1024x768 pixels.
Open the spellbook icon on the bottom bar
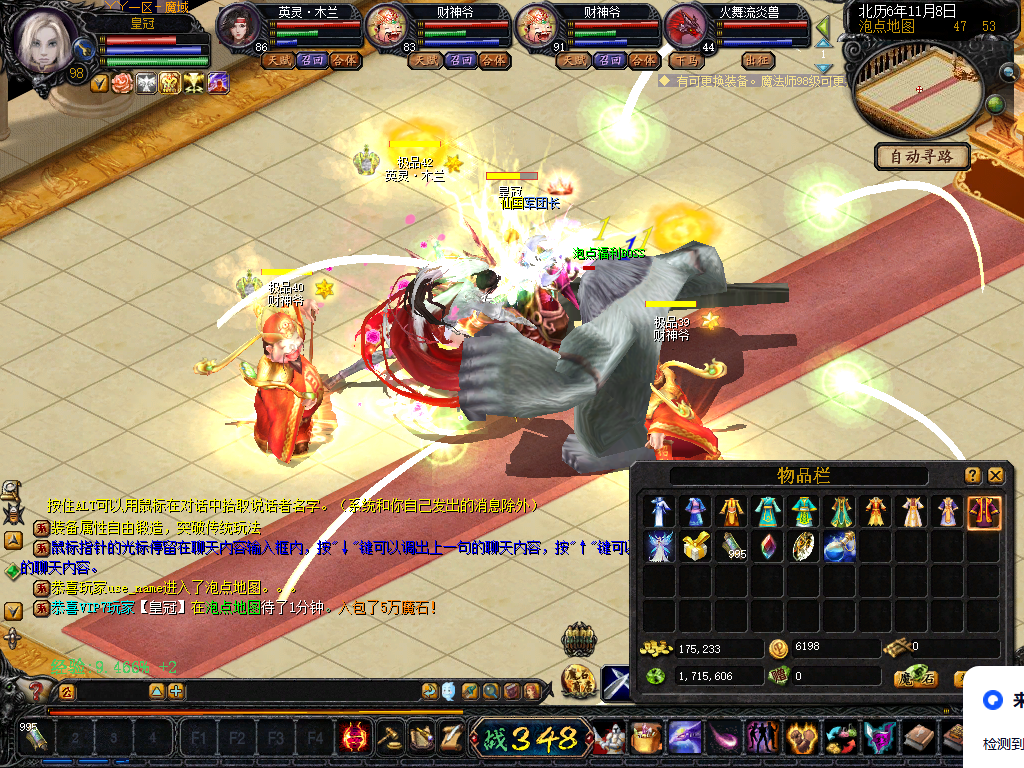point(919,739)
